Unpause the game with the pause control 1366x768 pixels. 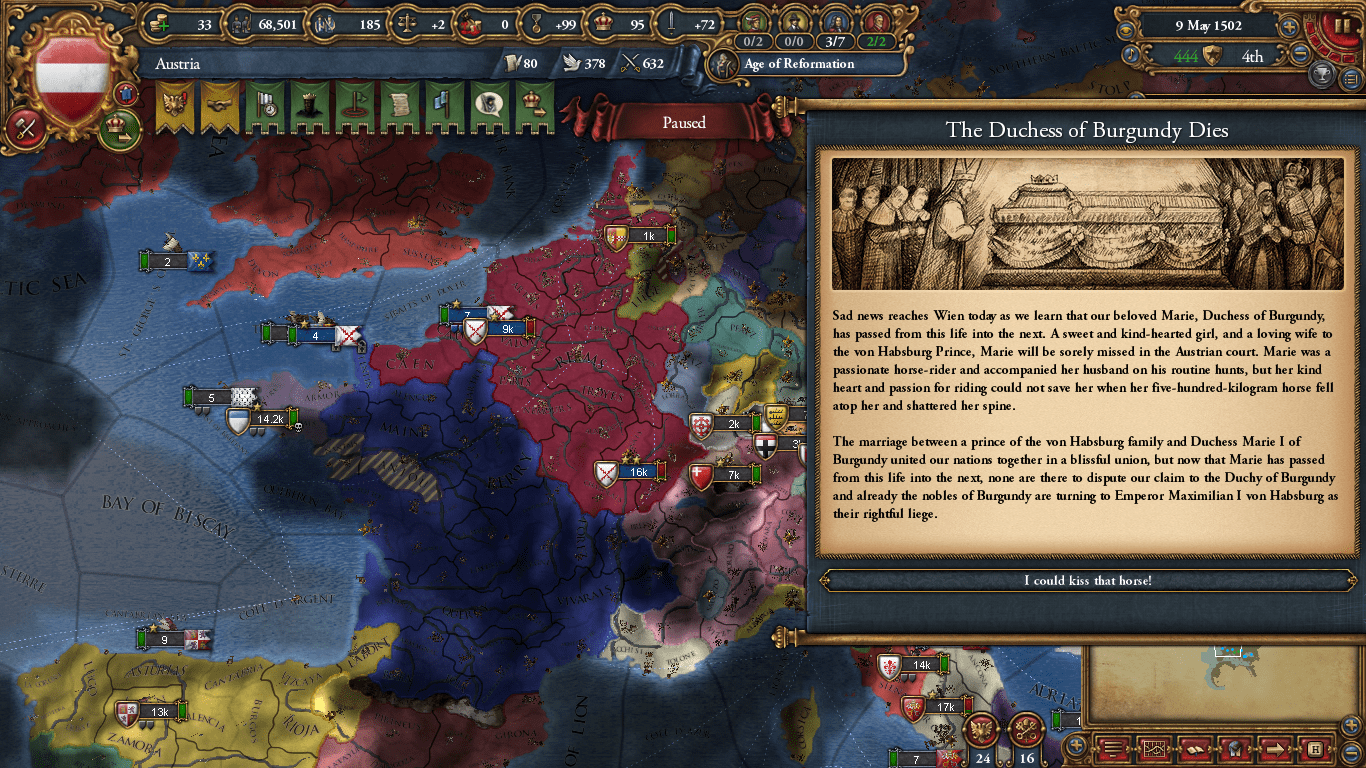click(1343, 26)
